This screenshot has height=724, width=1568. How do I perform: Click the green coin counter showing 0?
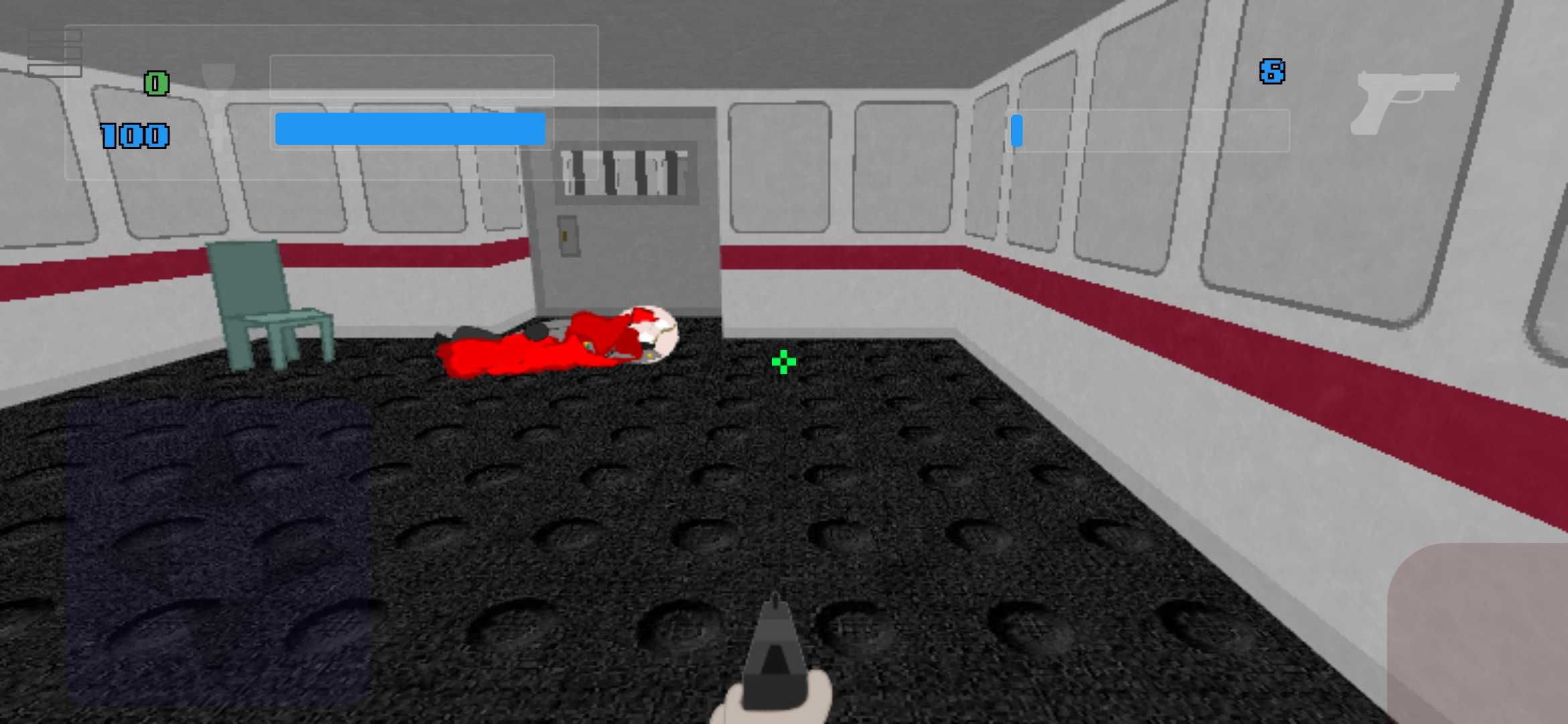[155, 83]
